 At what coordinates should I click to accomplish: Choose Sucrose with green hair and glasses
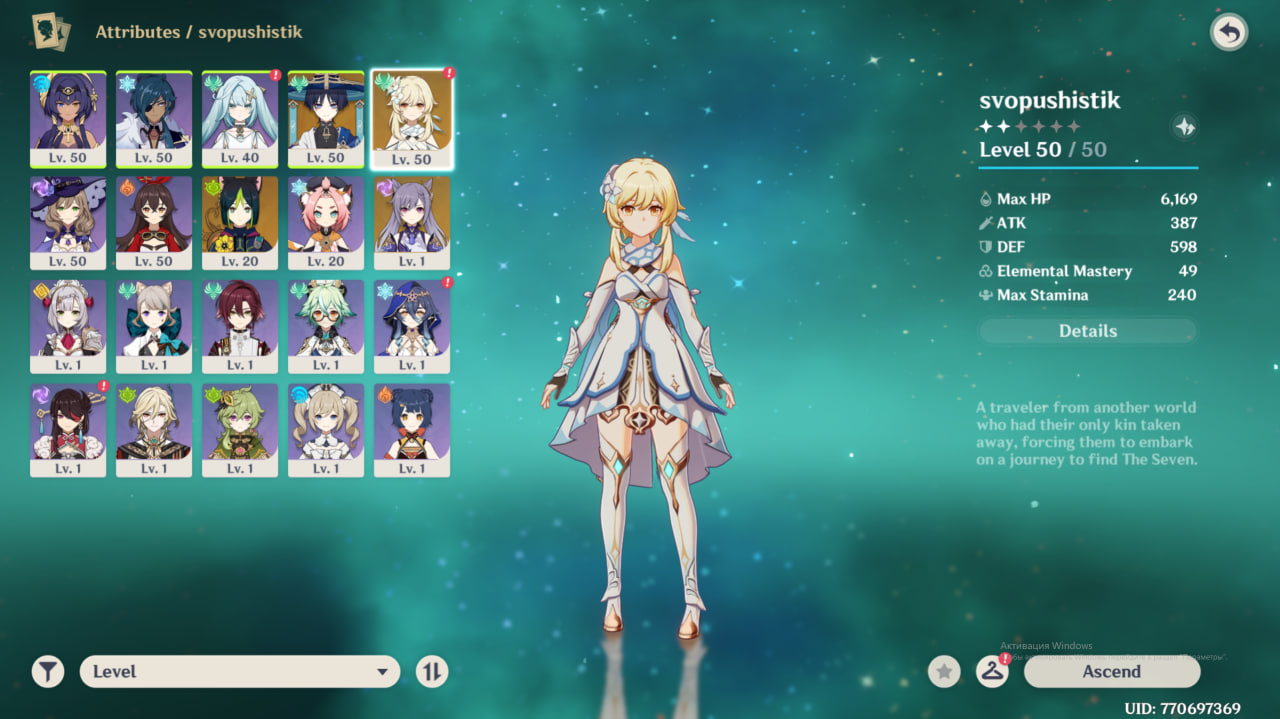tap(326, 326)
